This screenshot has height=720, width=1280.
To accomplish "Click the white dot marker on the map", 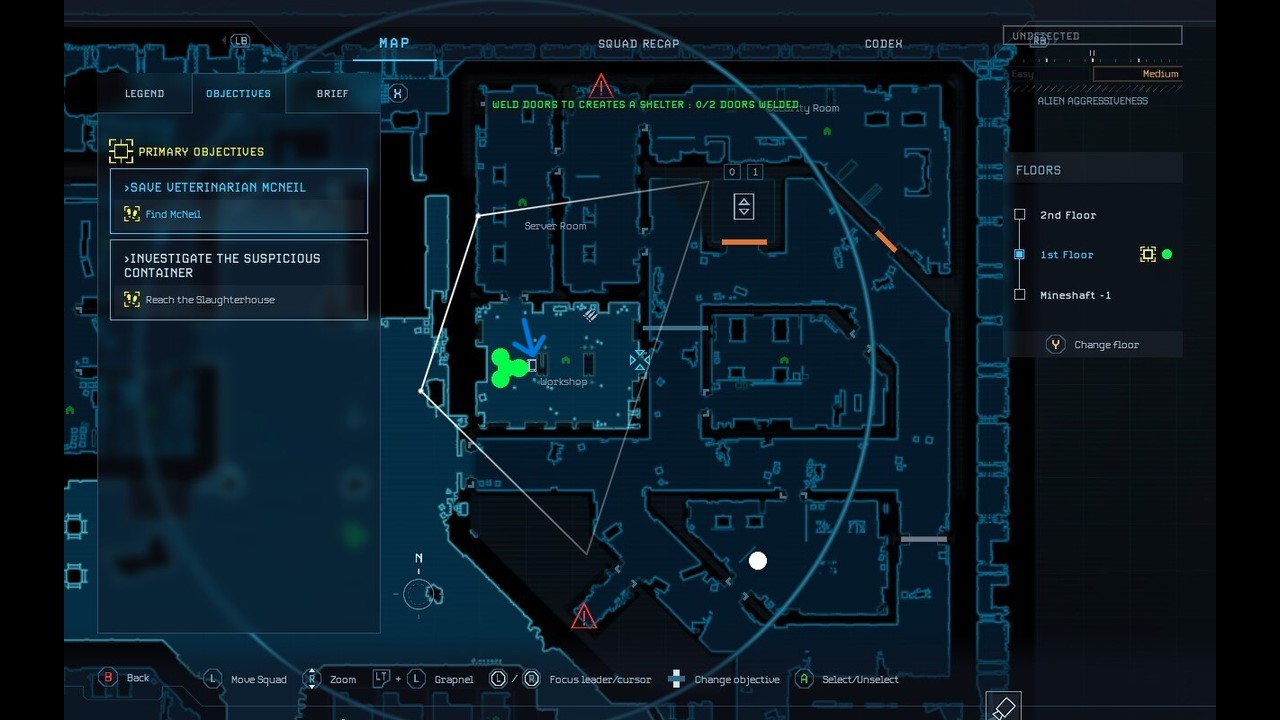I will coord(757,561).
